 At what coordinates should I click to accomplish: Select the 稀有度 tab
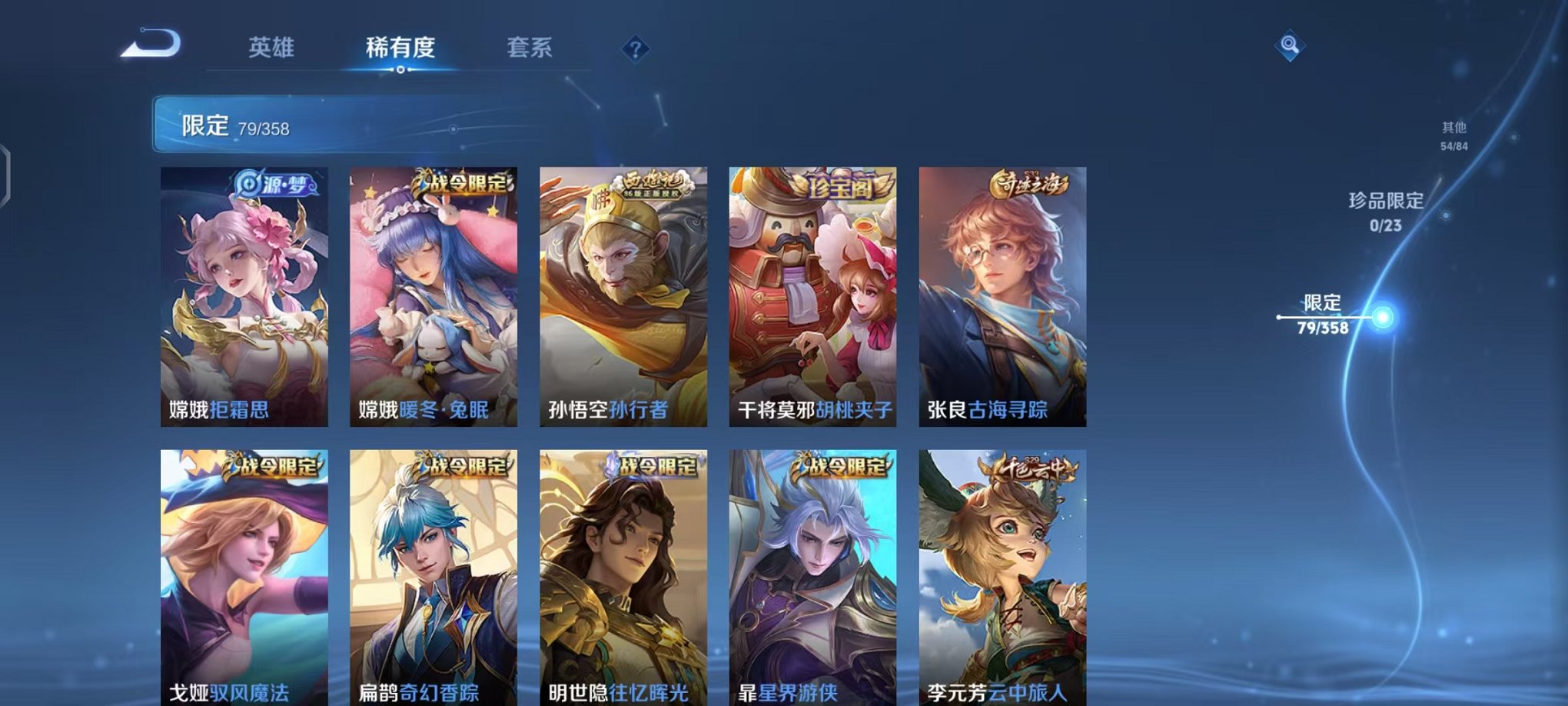point(401,48)
